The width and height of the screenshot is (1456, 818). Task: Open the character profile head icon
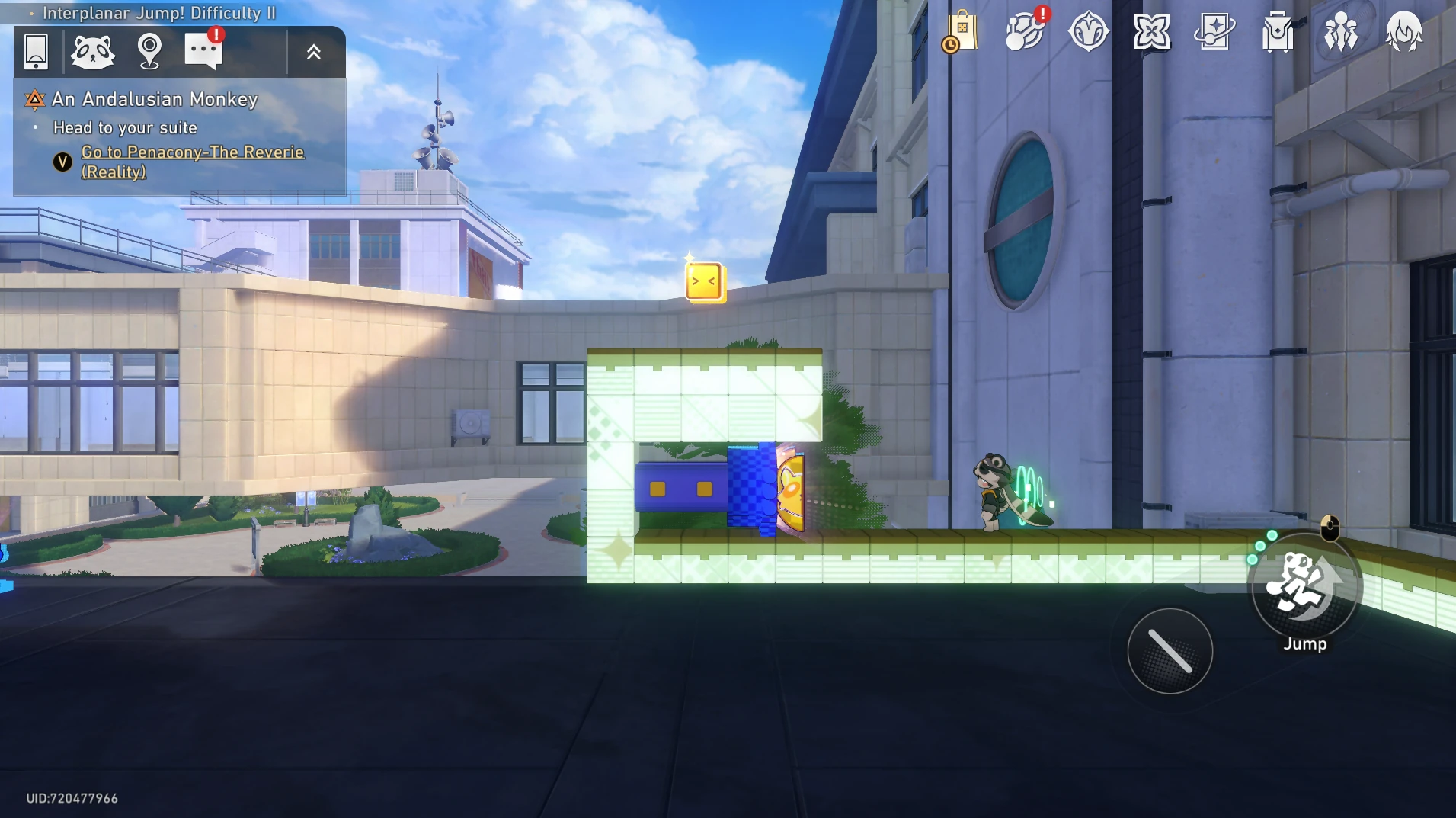[x=1403, y=32]
